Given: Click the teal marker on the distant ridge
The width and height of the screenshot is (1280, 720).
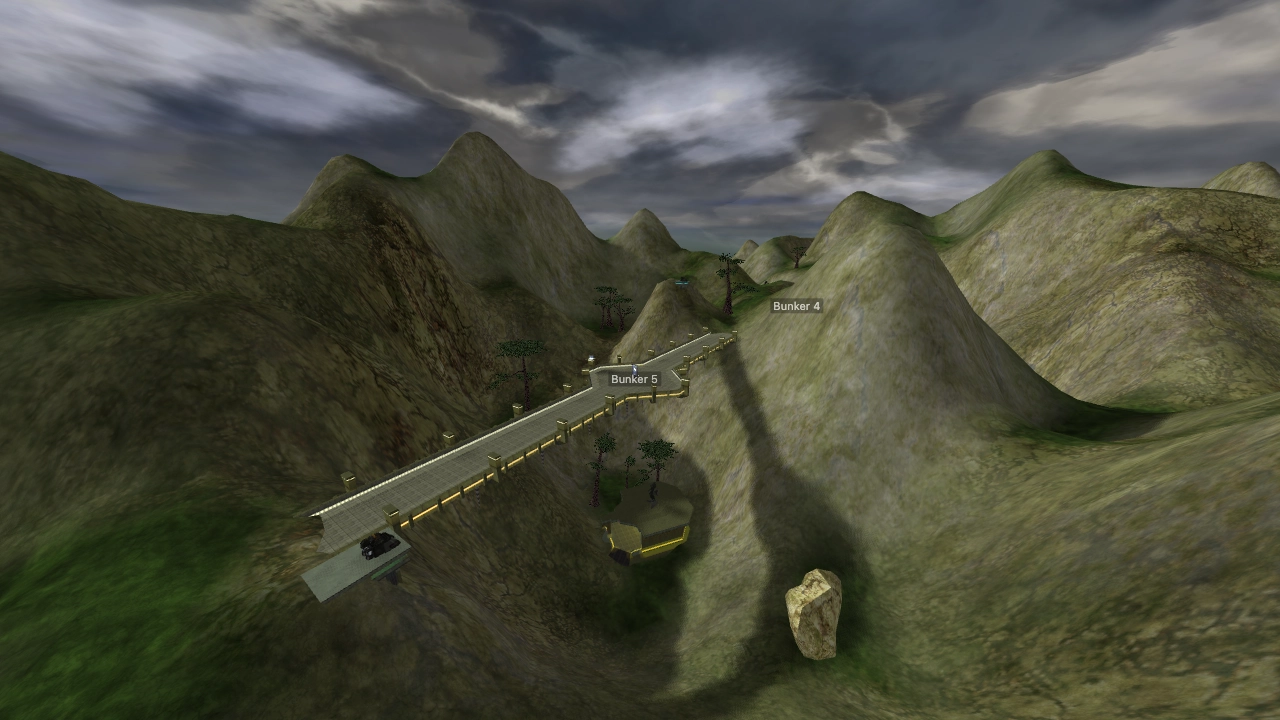Looking at the screenshot, I should pos(682,283).
